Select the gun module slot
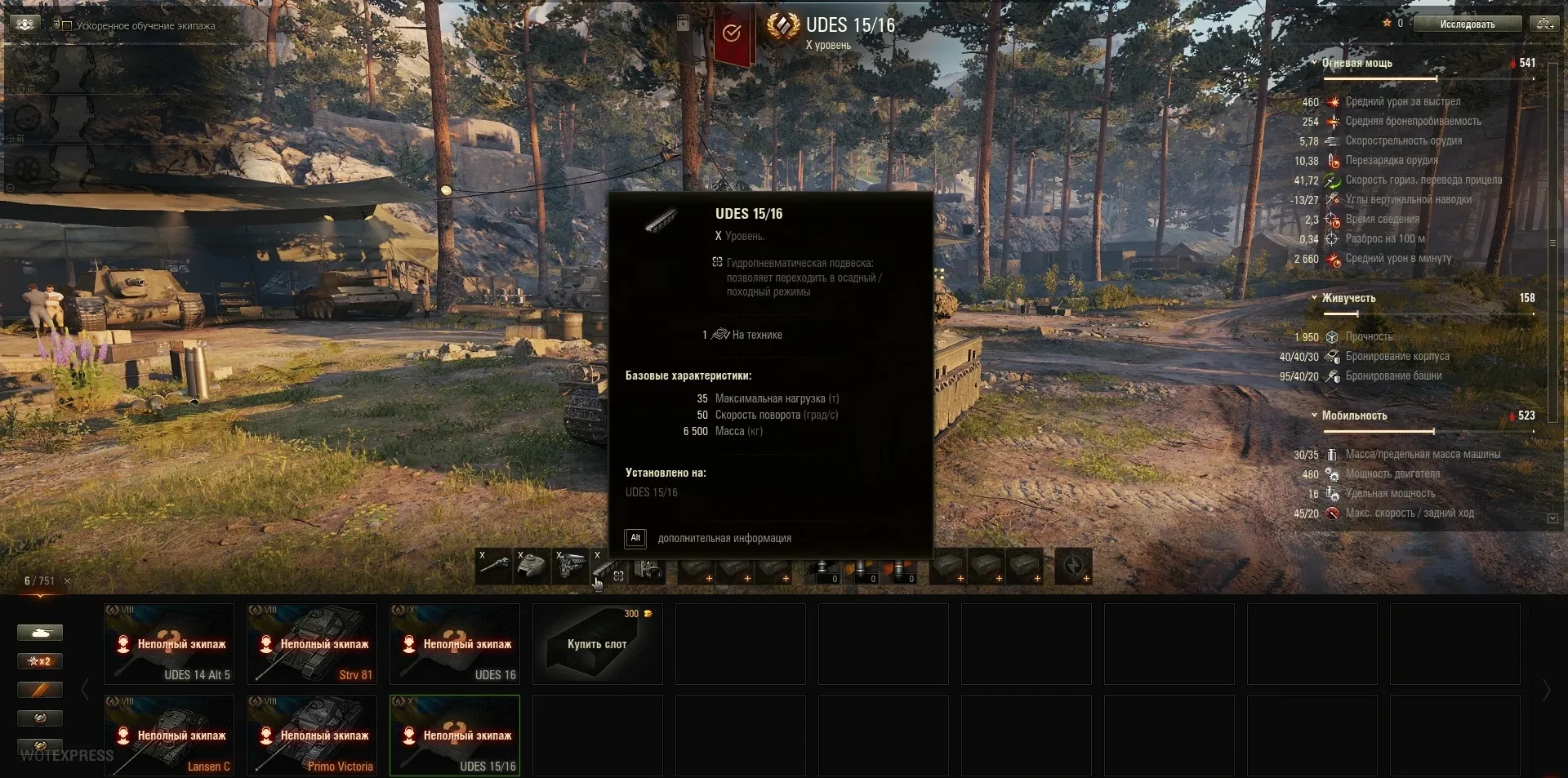This screenshot has height=778, width=1568. [494, 567]
